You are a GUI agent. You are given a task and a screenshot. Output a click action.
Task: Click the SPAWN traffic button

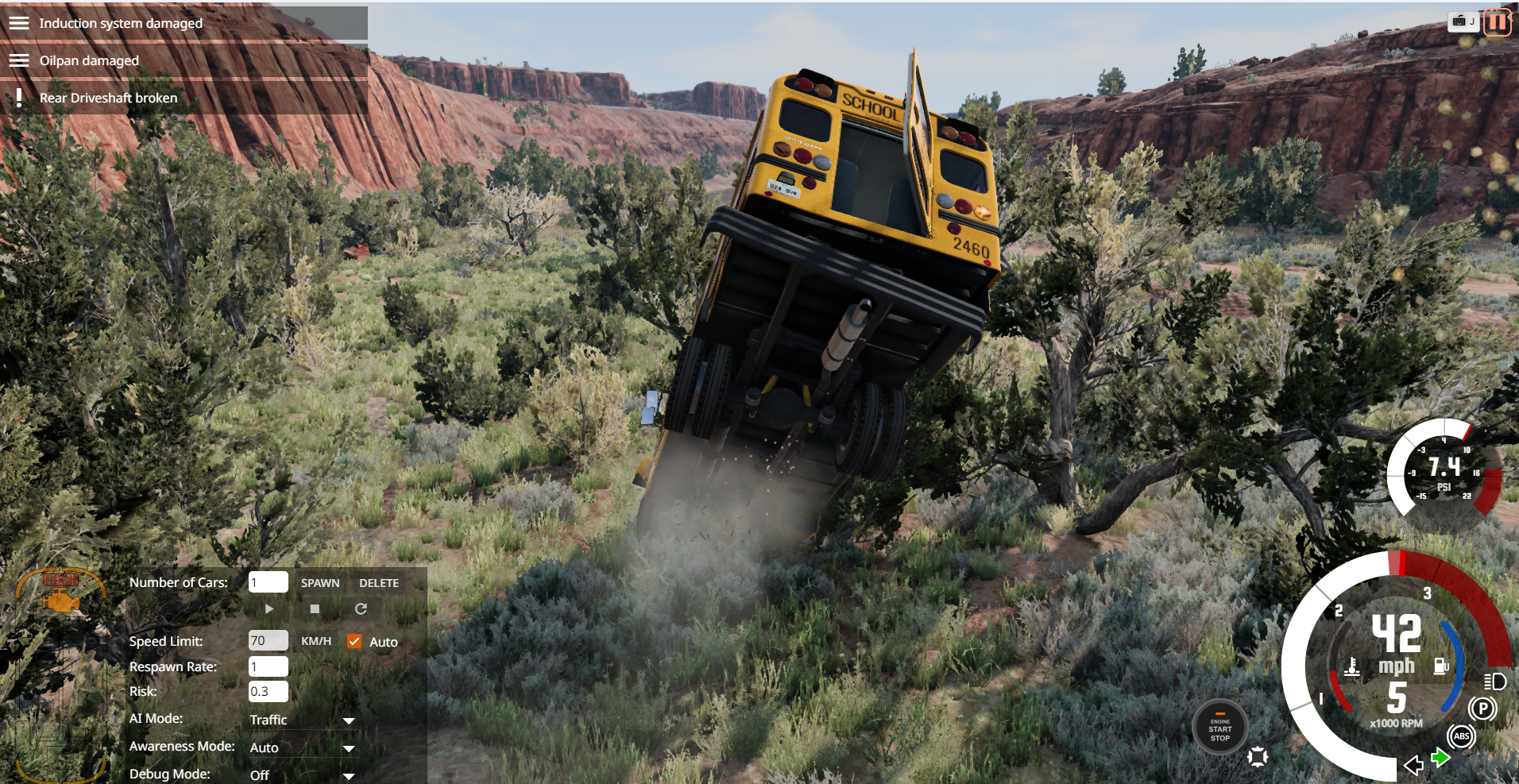pyautogui.click(x=320, y=583)
